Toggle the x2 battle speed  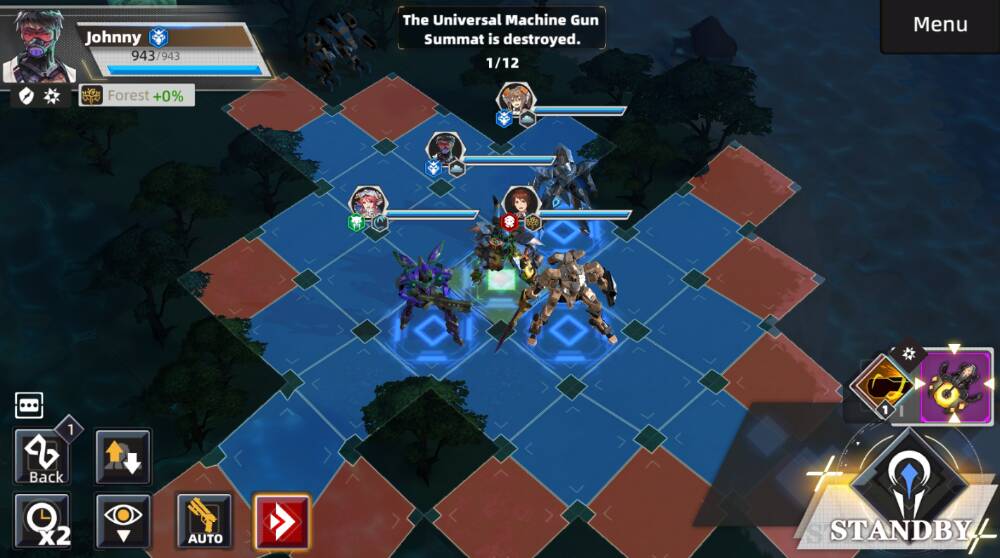[44, 521]
